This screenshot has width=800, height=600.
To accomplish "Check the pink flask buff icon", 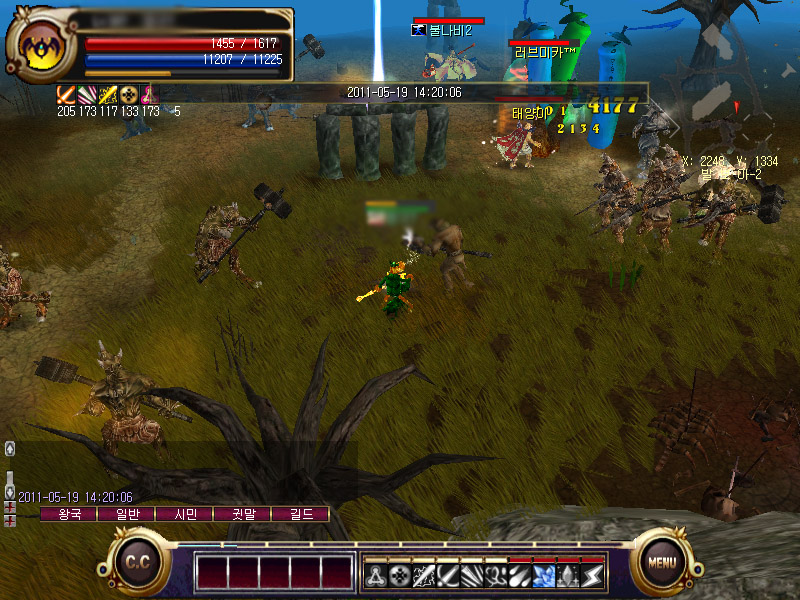I will click(x=150, y=95).
